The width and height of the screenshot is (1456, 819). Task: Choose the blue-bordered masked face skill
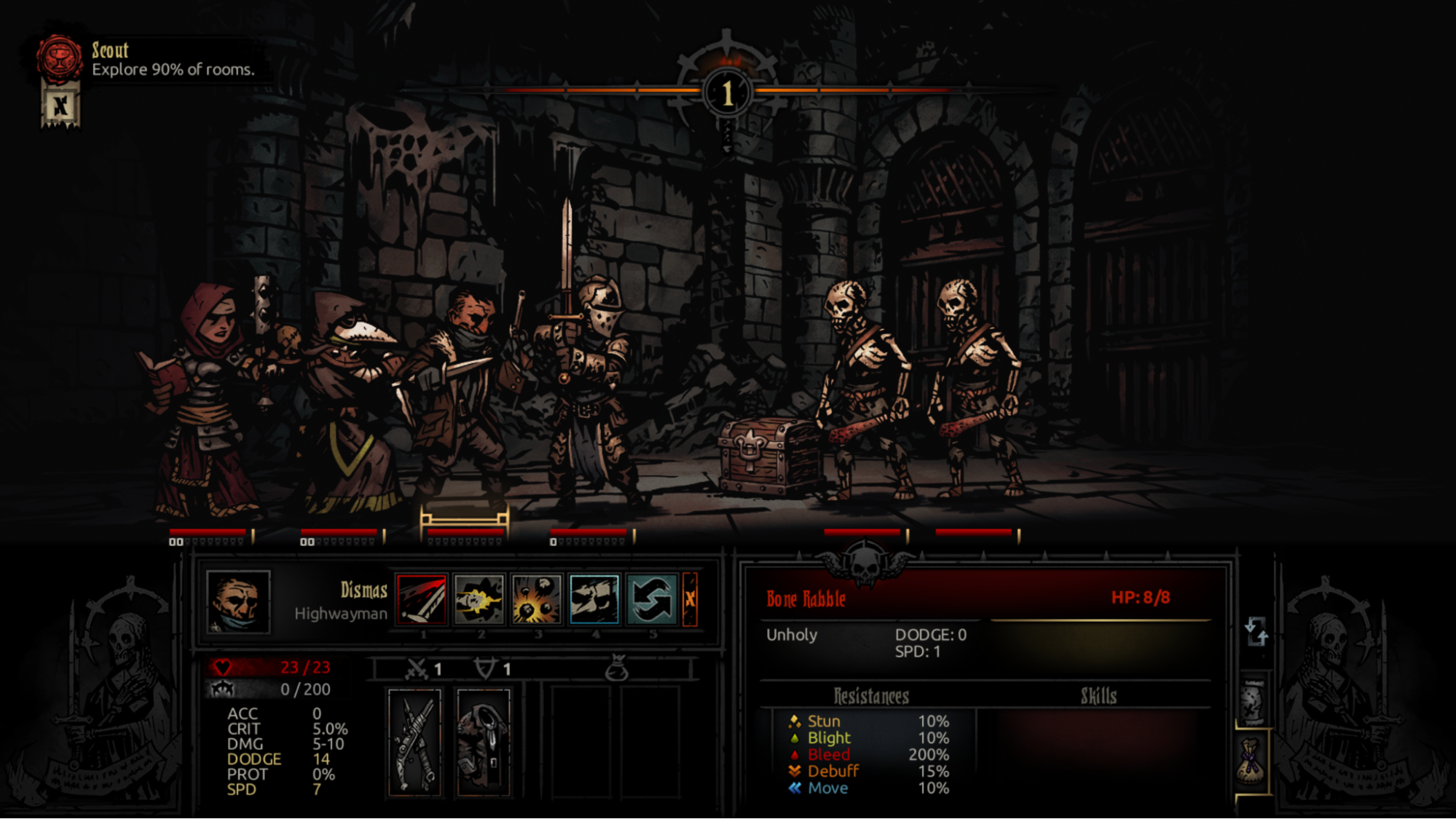point(594,599)
